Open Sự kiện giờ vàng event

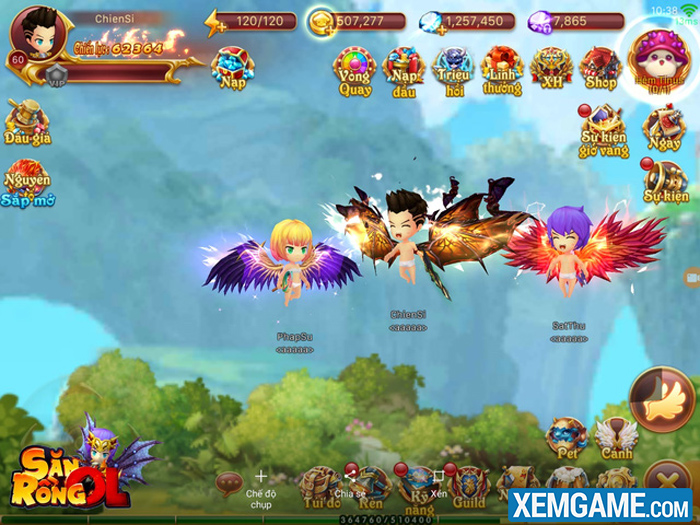[x=604, y=130]
